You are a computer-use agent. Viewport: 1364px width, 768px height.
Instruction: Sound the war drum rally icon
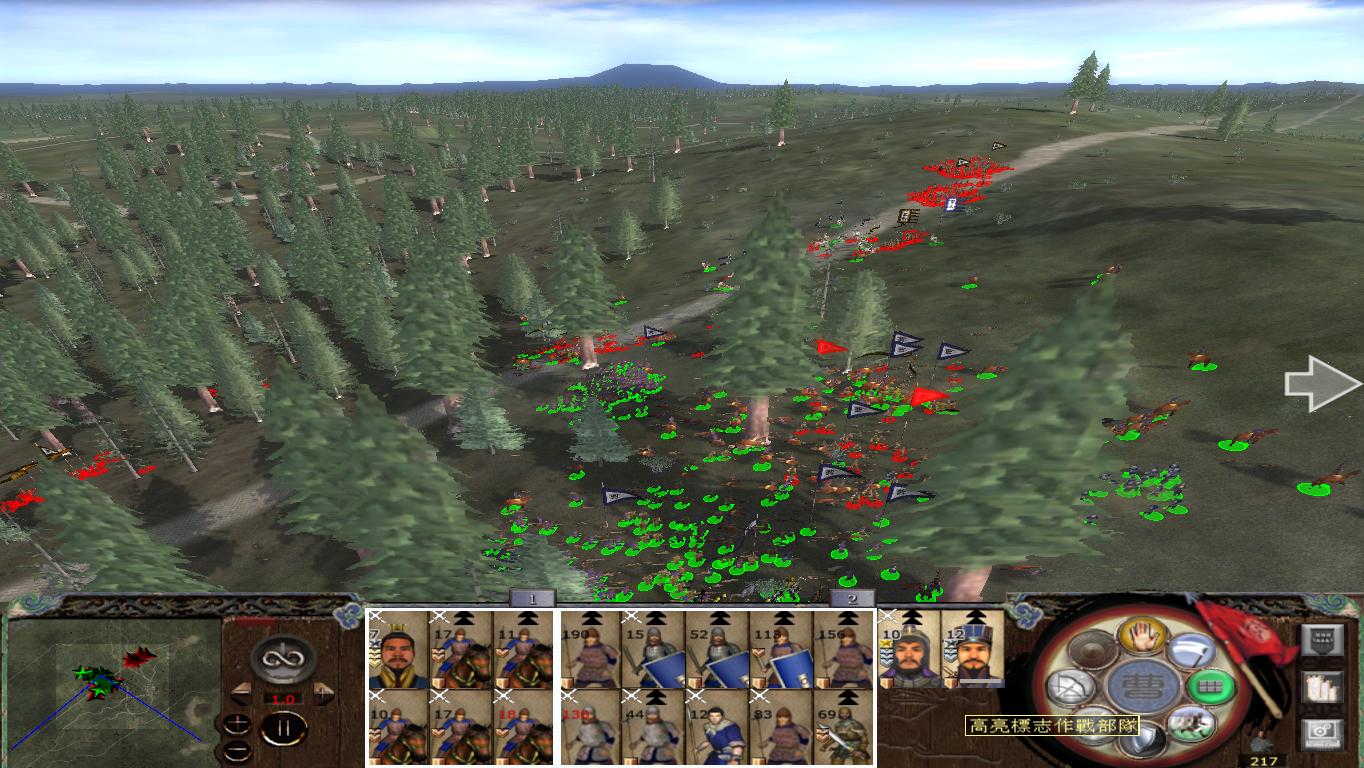pos(1091,650)
